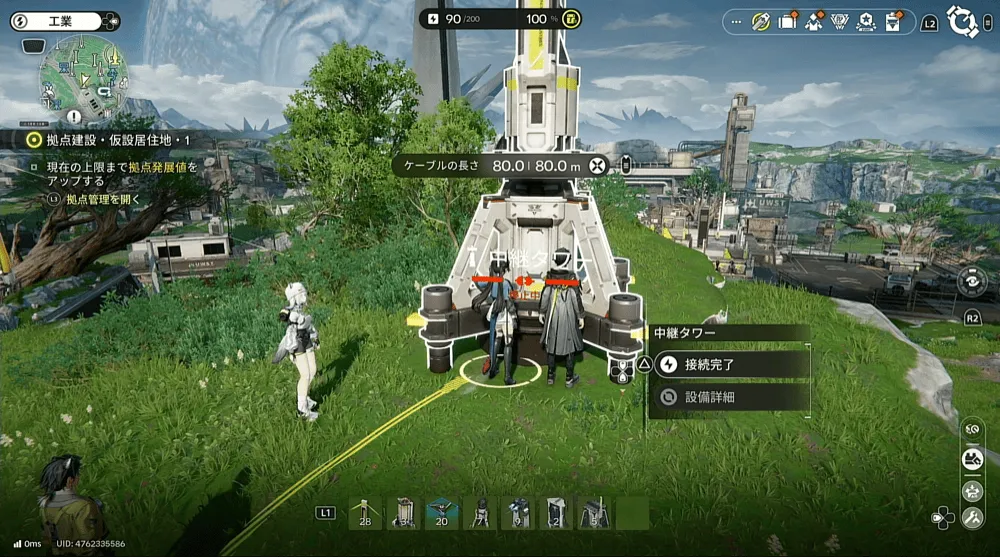1000x557 pixels.
Task: Choose the highlighted hotbar slot with count 20
Action: (x=442, y=513)
